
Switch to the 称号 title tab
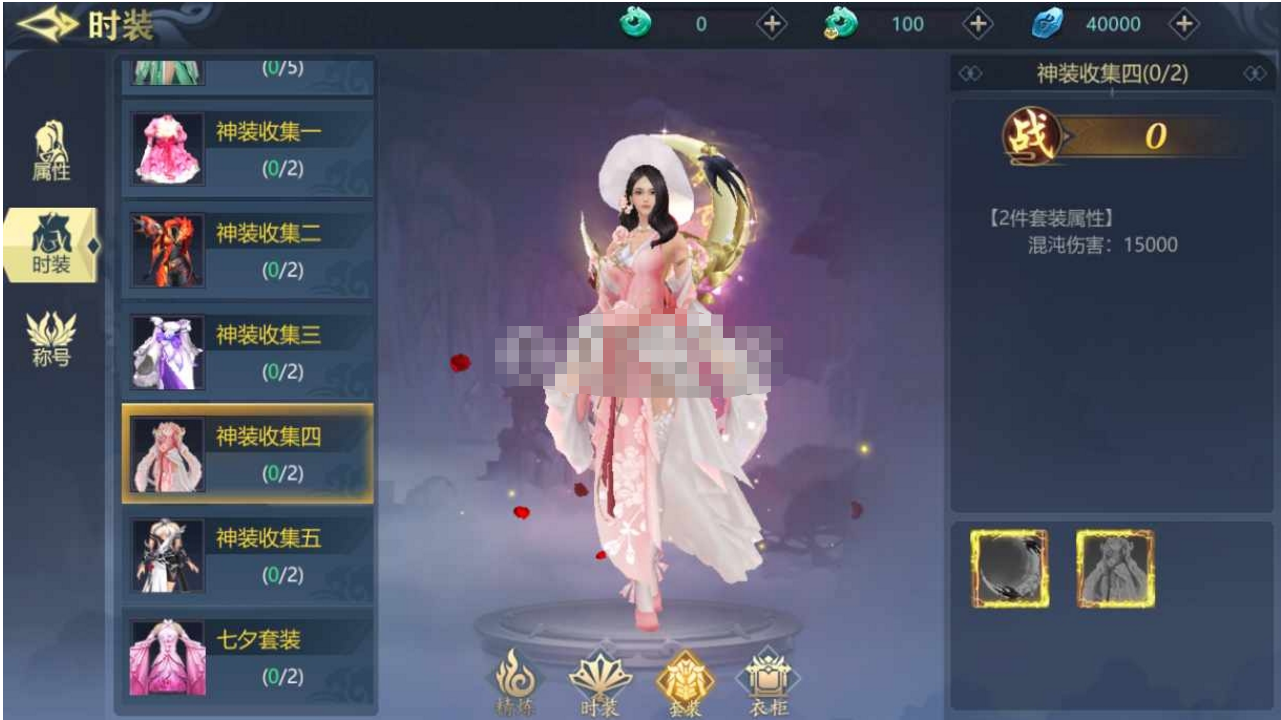[51, 339]
